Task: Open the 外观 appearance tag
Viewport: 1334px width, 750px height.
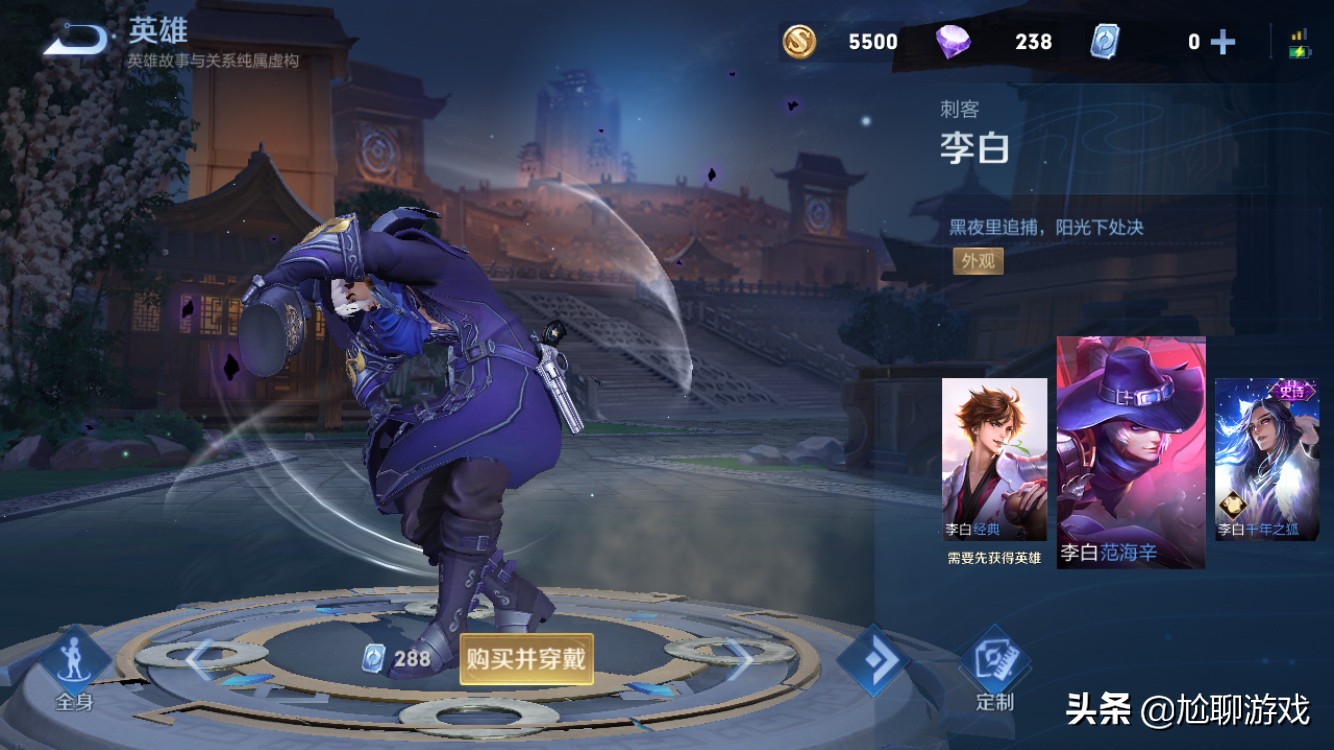Action: 977,261
